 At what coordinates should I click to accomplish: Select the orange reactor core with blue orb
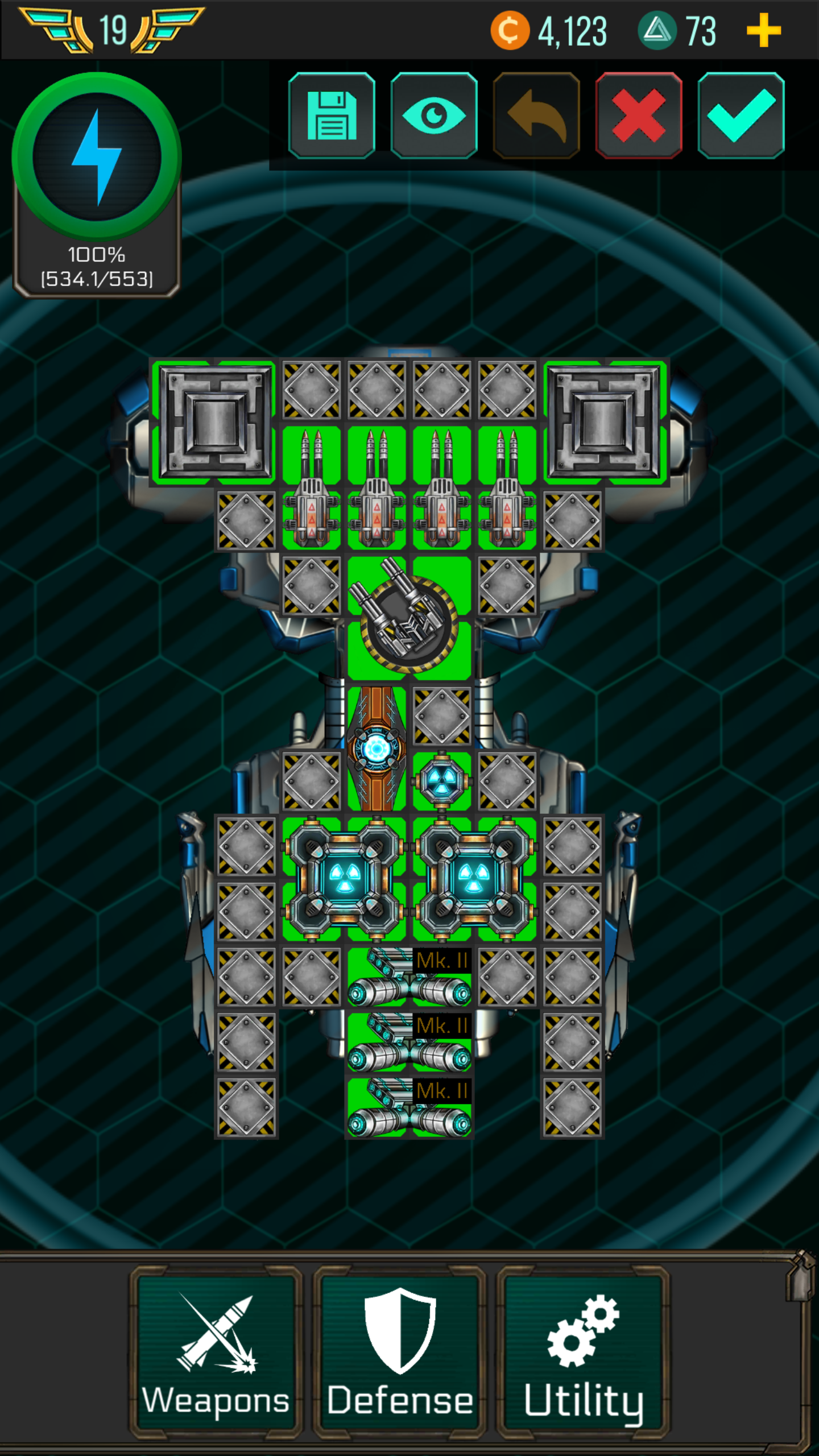point(377,748)
